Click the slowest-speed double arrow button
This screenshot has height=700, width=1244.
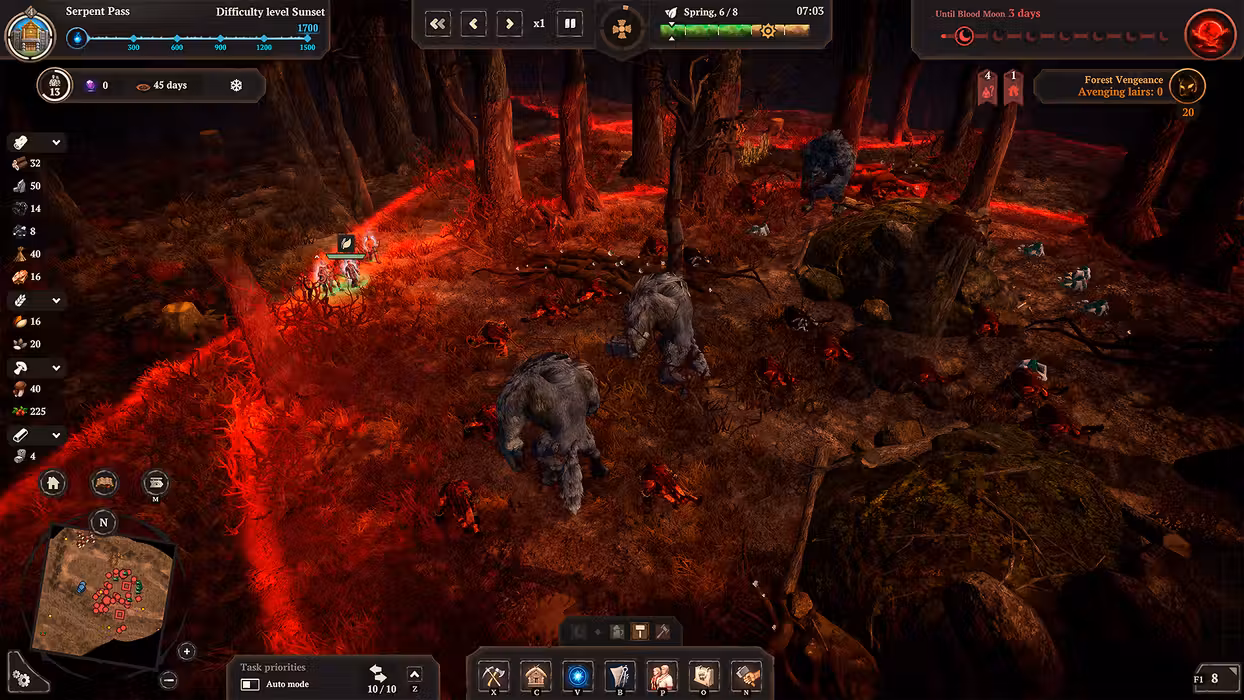438,23
